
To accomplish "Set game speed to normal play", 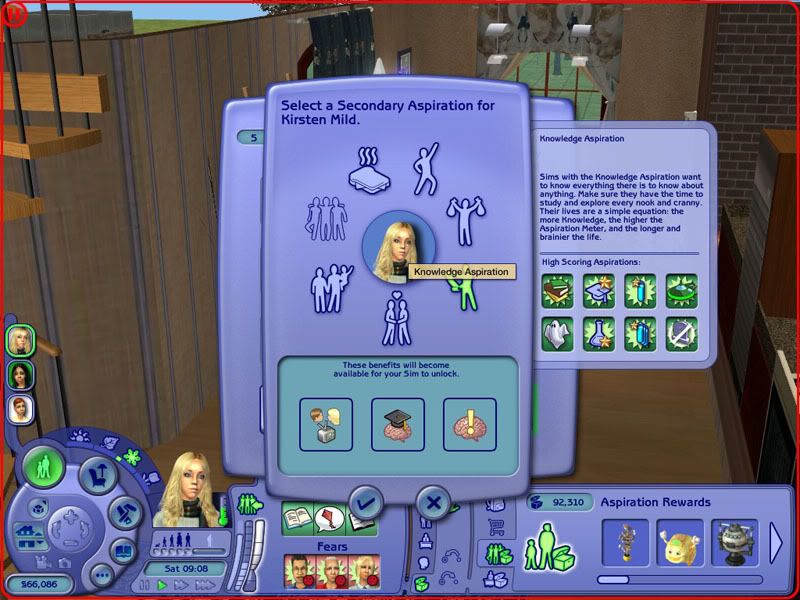I will 163,584.
